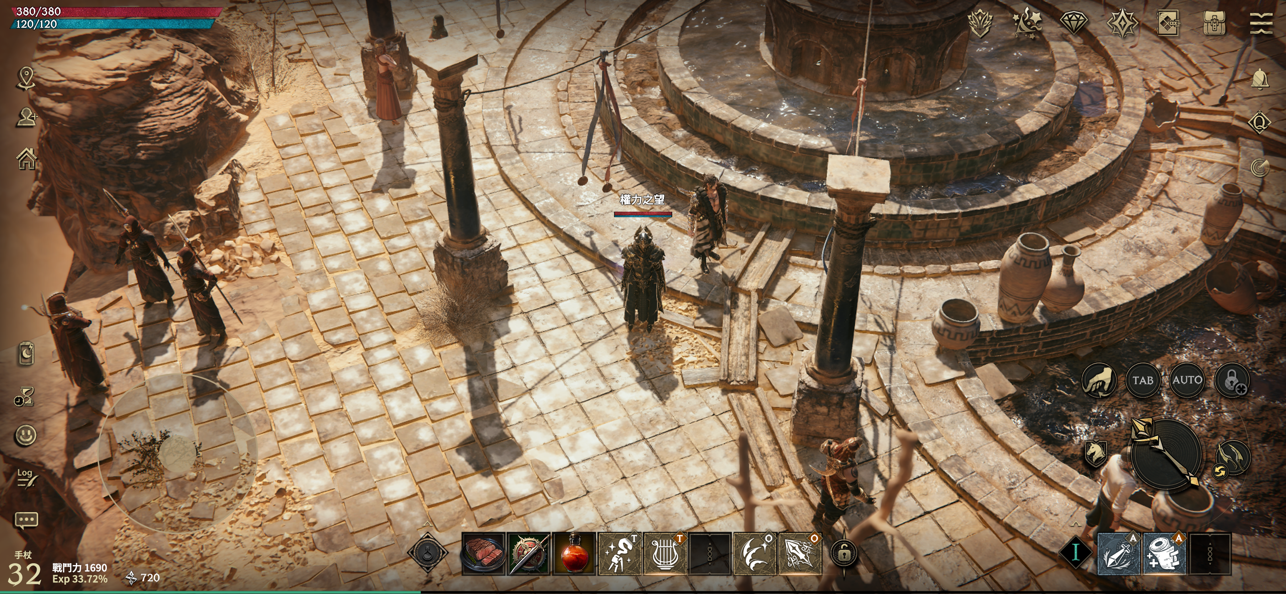Click the padlock hotbar lock button
The width and height of the screenshot is (1286, 594).
[845, 553]
